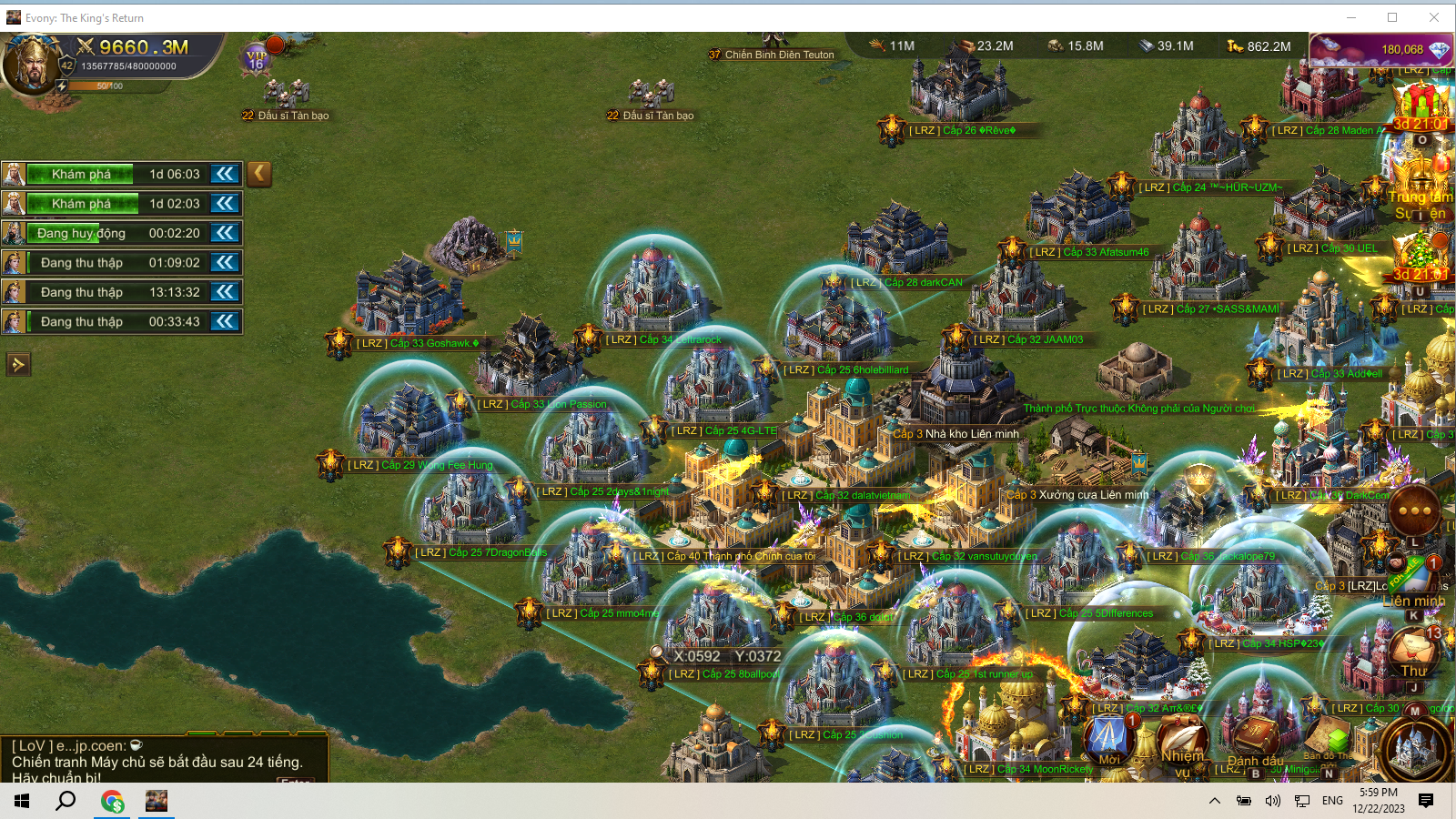Maximize the Evony game window

click(1392, 17)
